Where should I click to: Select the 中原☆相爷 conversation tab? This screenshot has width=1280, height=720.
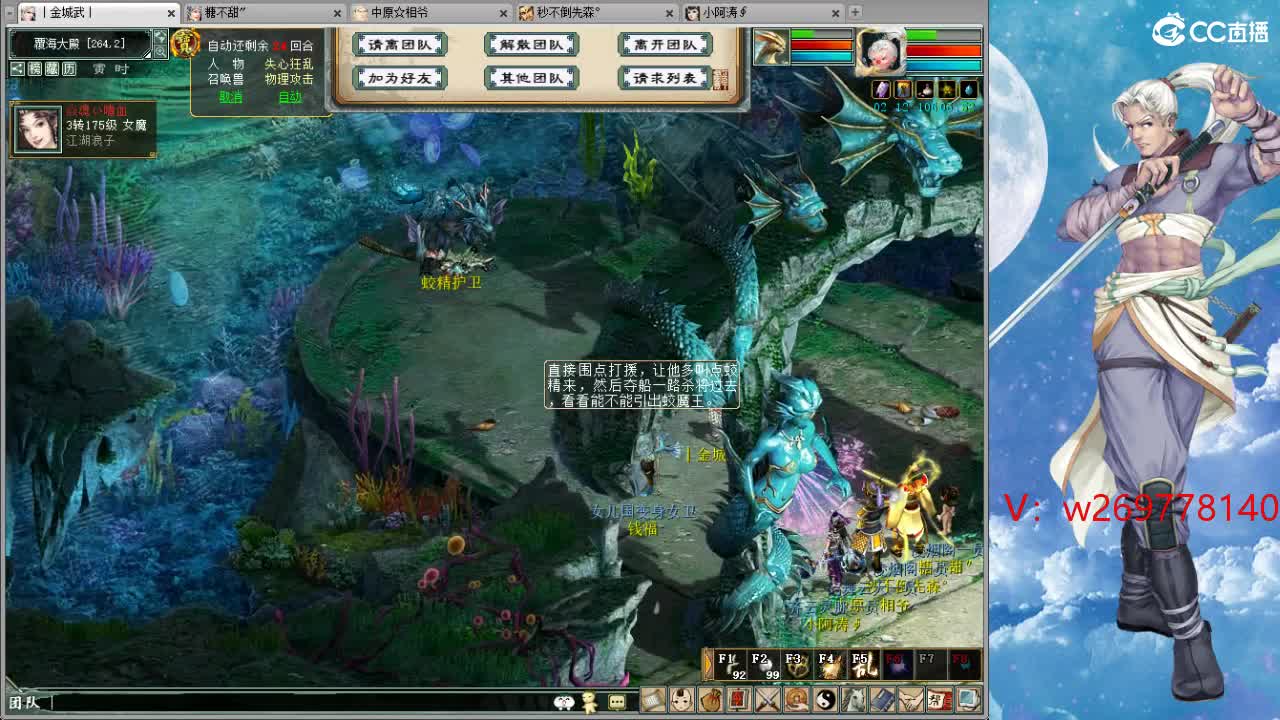(x=404, y=14)
